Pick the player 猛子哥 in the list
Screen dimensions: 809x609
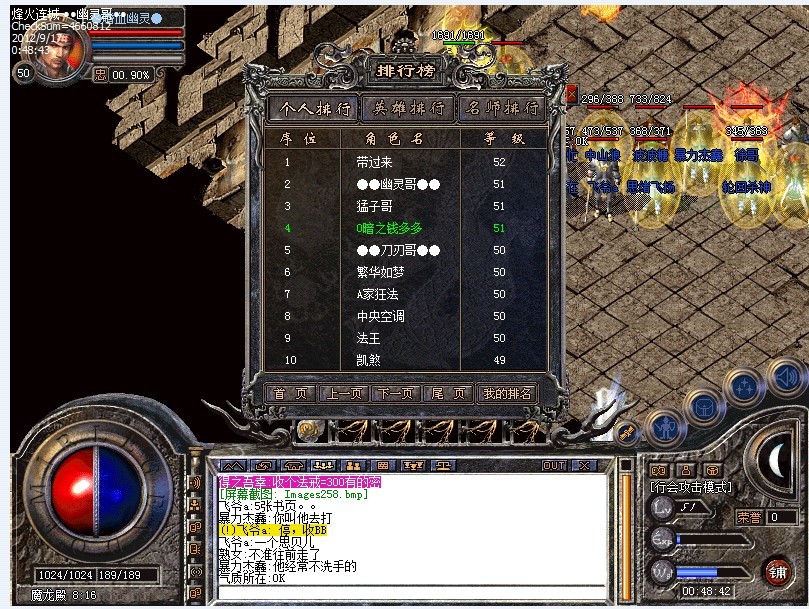[375, 206]
